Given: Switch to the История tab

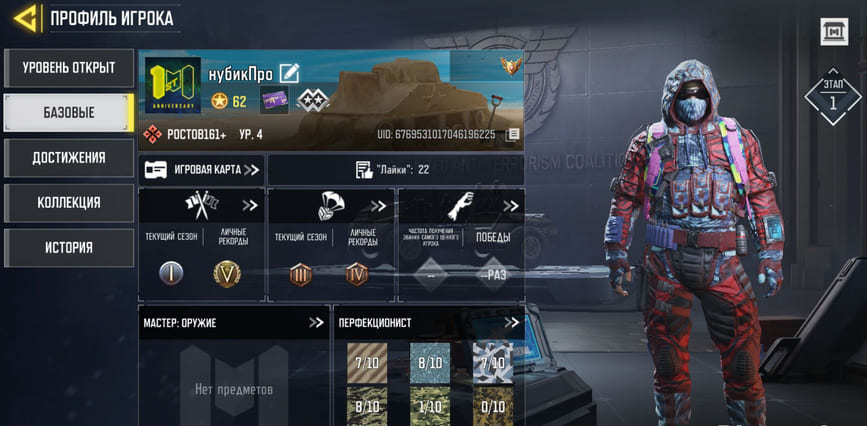Looking at the screenshot, I should (68, 248).
